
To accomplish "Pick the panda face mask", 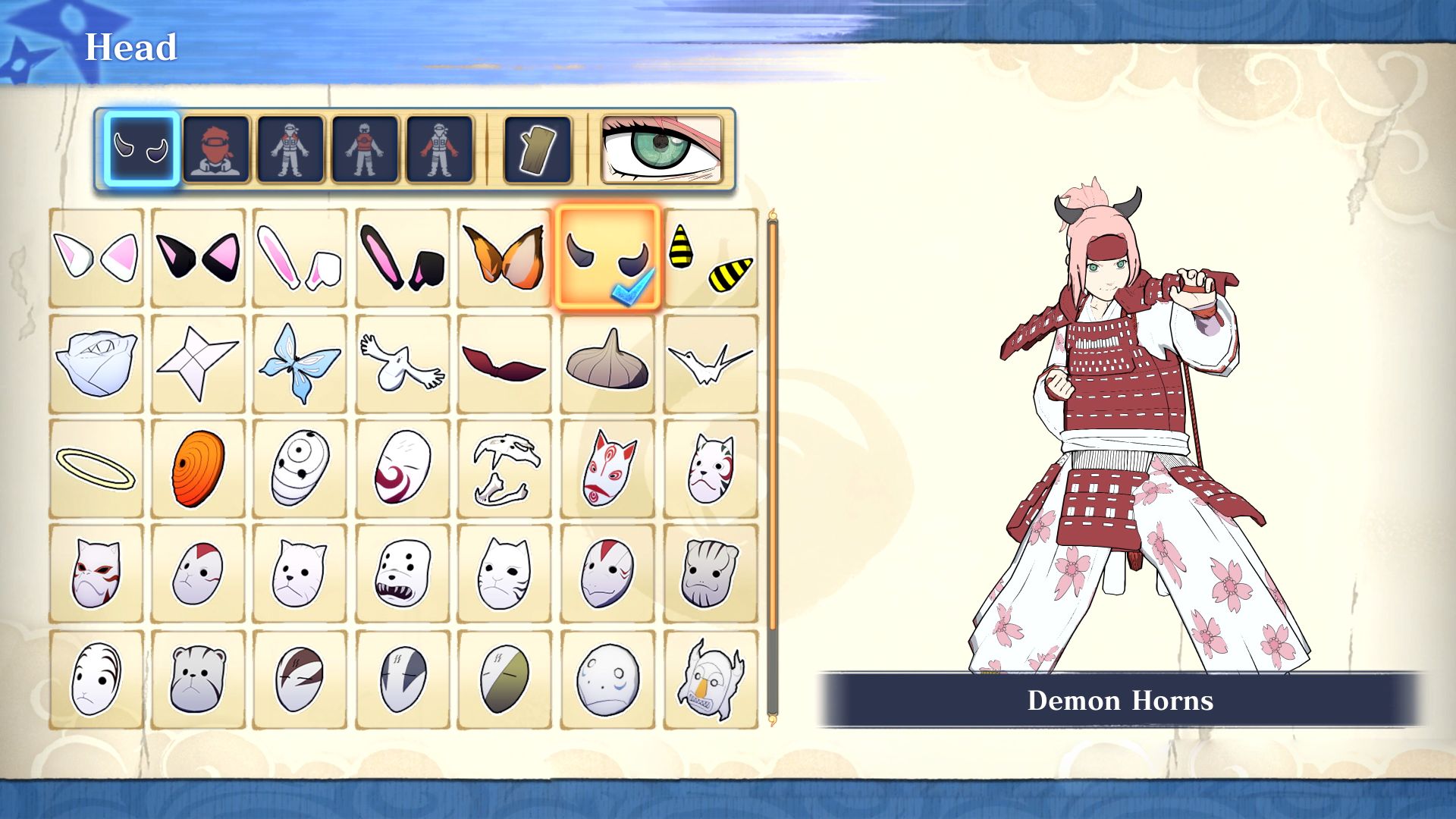I will [199, 675].
